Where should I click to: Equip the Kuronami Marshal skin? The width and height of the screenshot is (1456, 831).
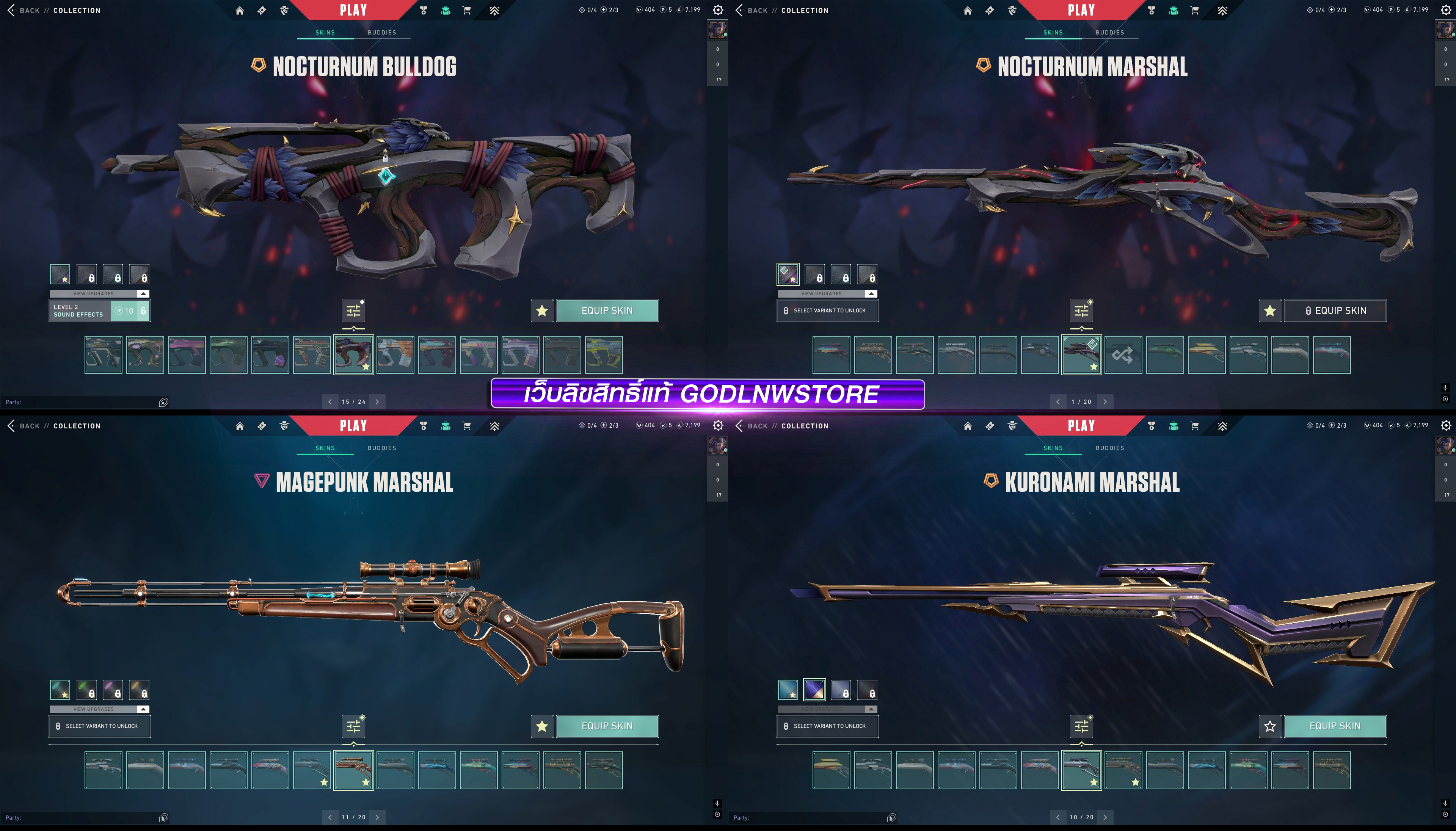click(1334, 726)
